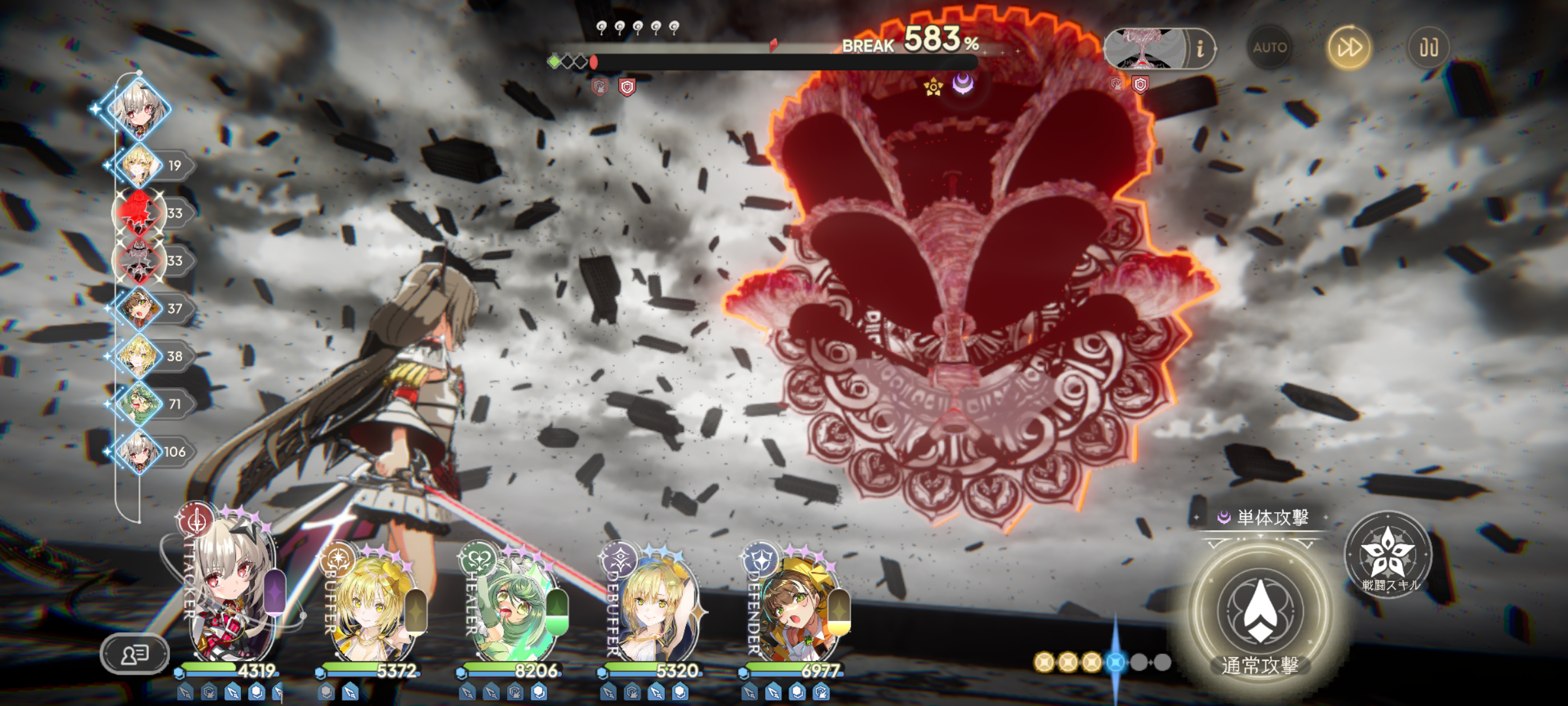Screen dimensions: 1568x706
Task: Click the turn order entry numbered 106
Action: click(x=140, y=452)
